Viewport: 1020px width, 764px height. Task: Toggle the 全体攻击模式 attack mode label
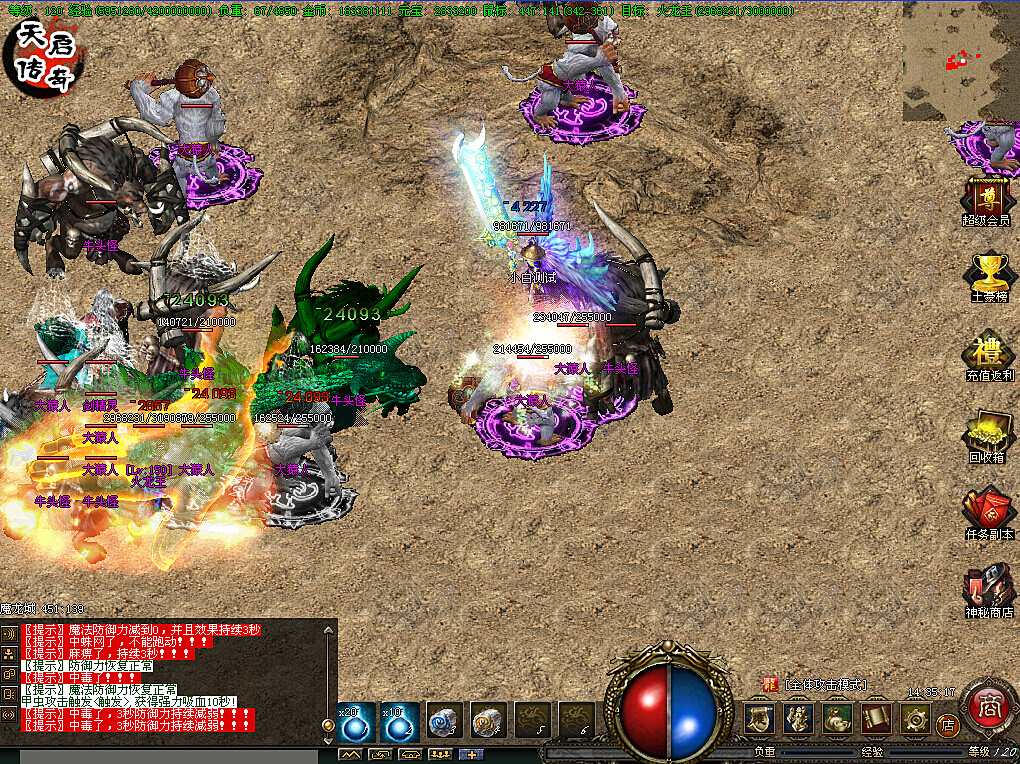(x=825, y=685)
